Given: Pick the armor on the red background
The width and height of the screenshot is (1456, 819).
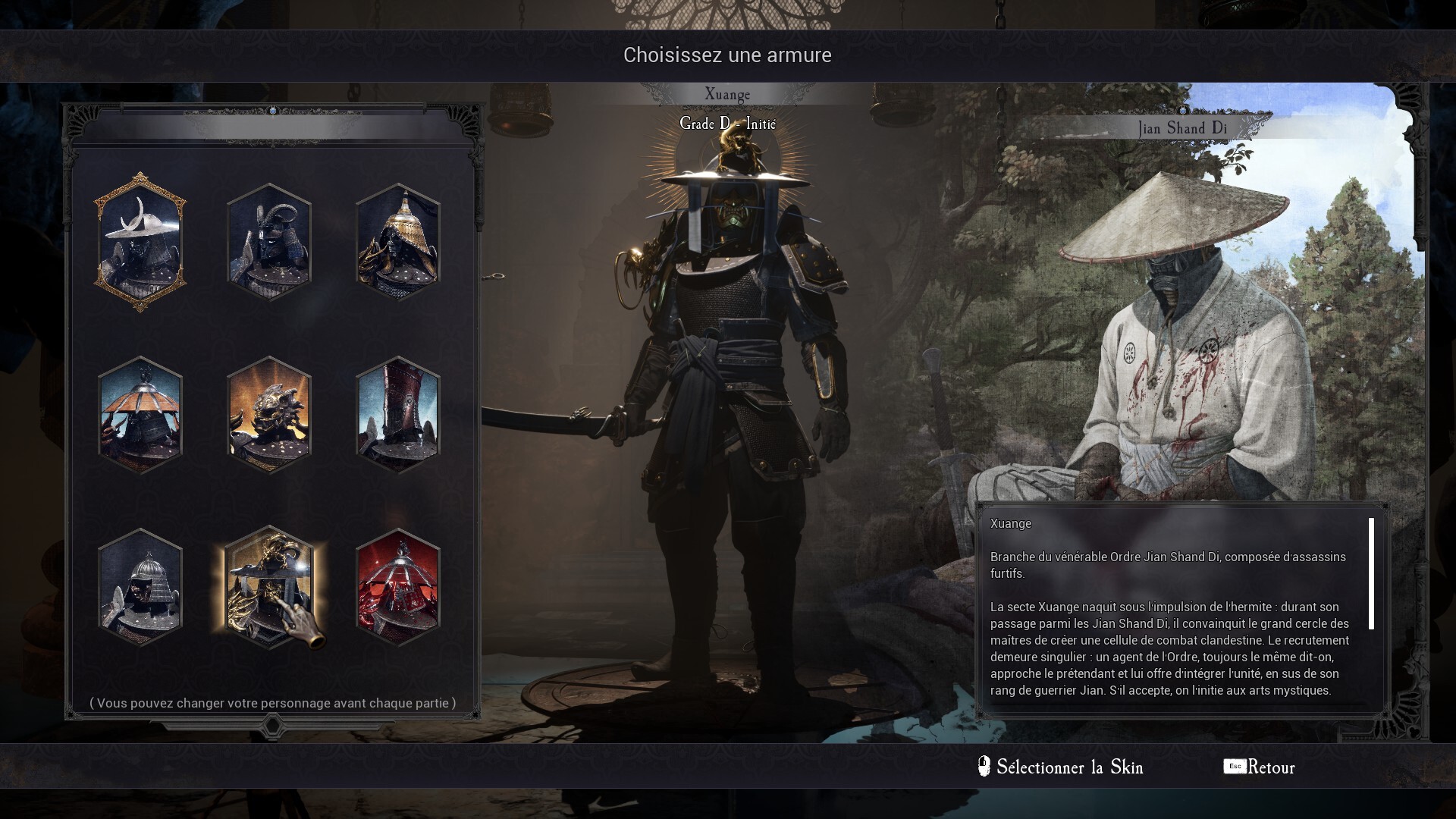Looking at the screenshot, I should 398,588.
